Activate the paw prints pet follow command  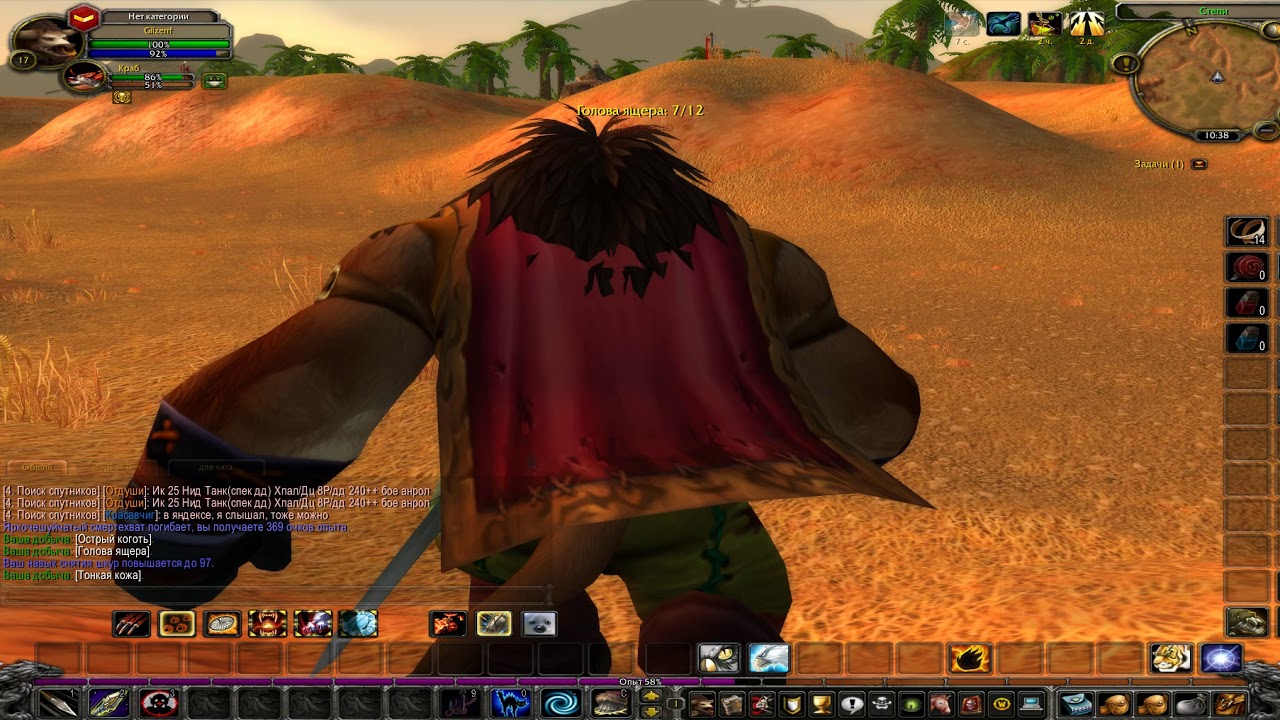tap(177, 624)
